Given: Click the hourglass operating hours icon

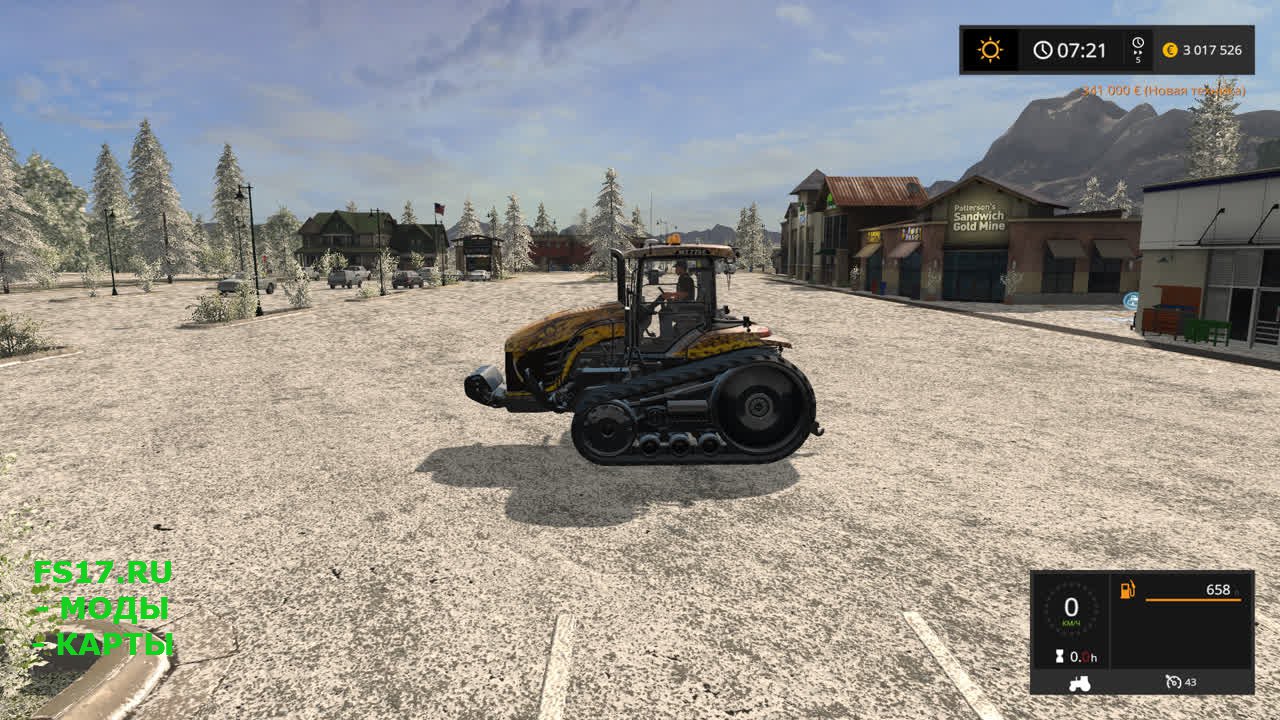Looking at the screenshot, I should [x=1059, y=656].
